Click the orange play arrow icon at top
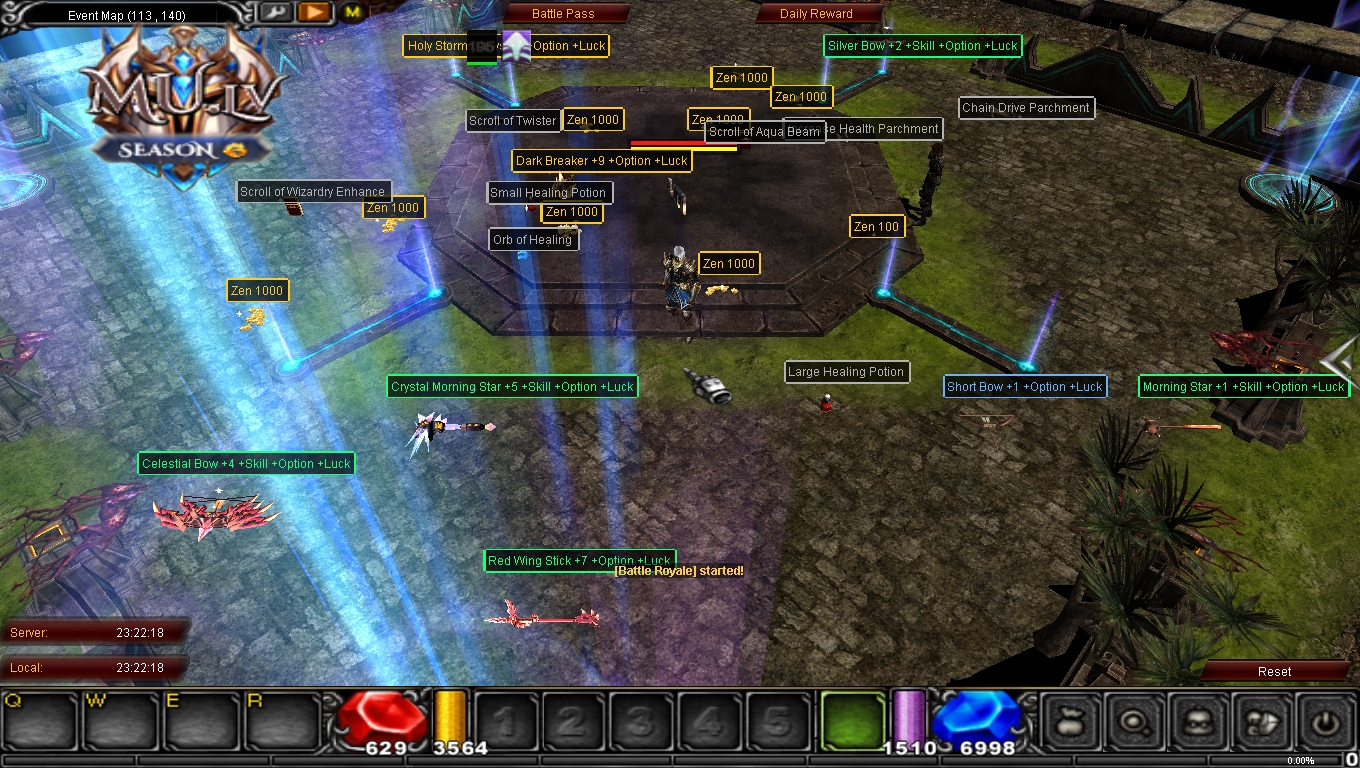Screen dimensions: 1360x768 pyautogui.click(x=313, y=12)
